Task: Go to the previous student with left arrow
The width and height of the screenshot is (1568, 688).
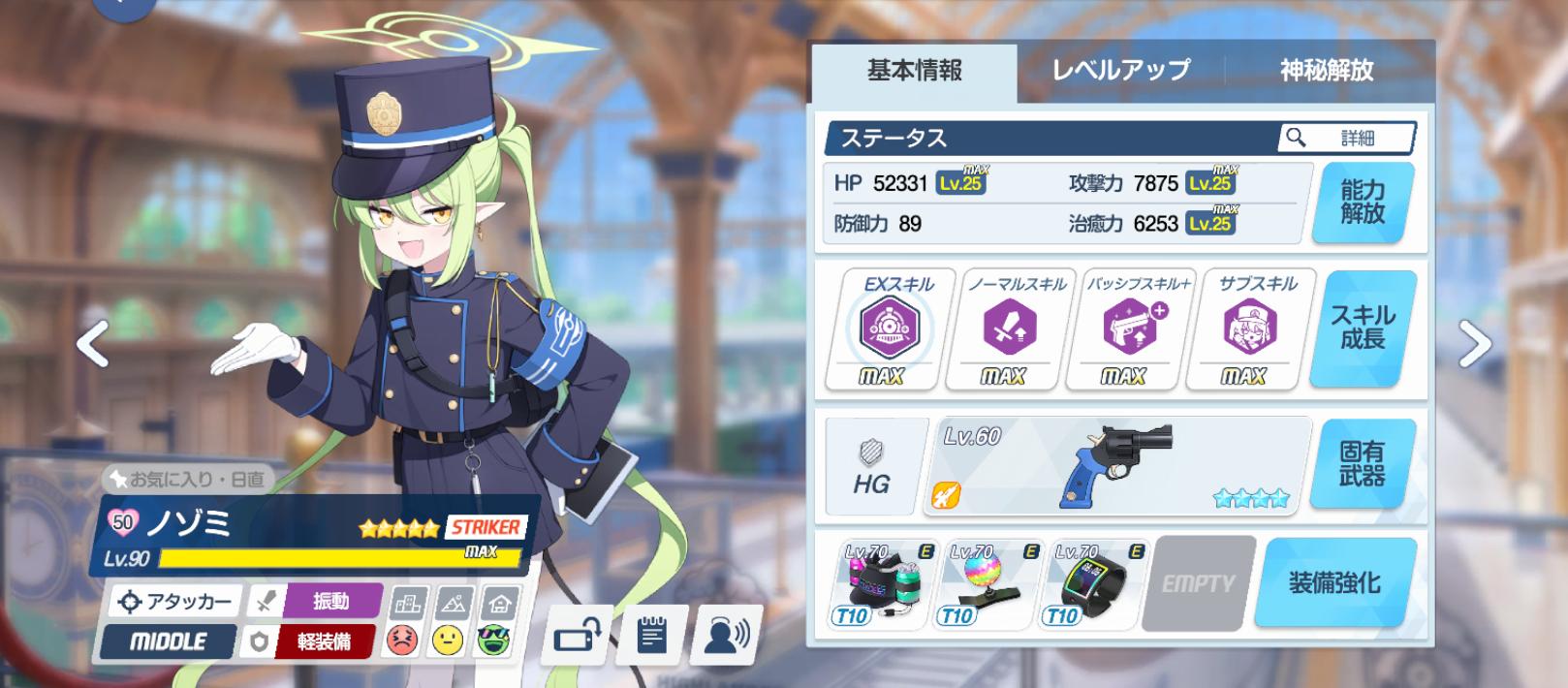Action: click(x=93, y=344)
